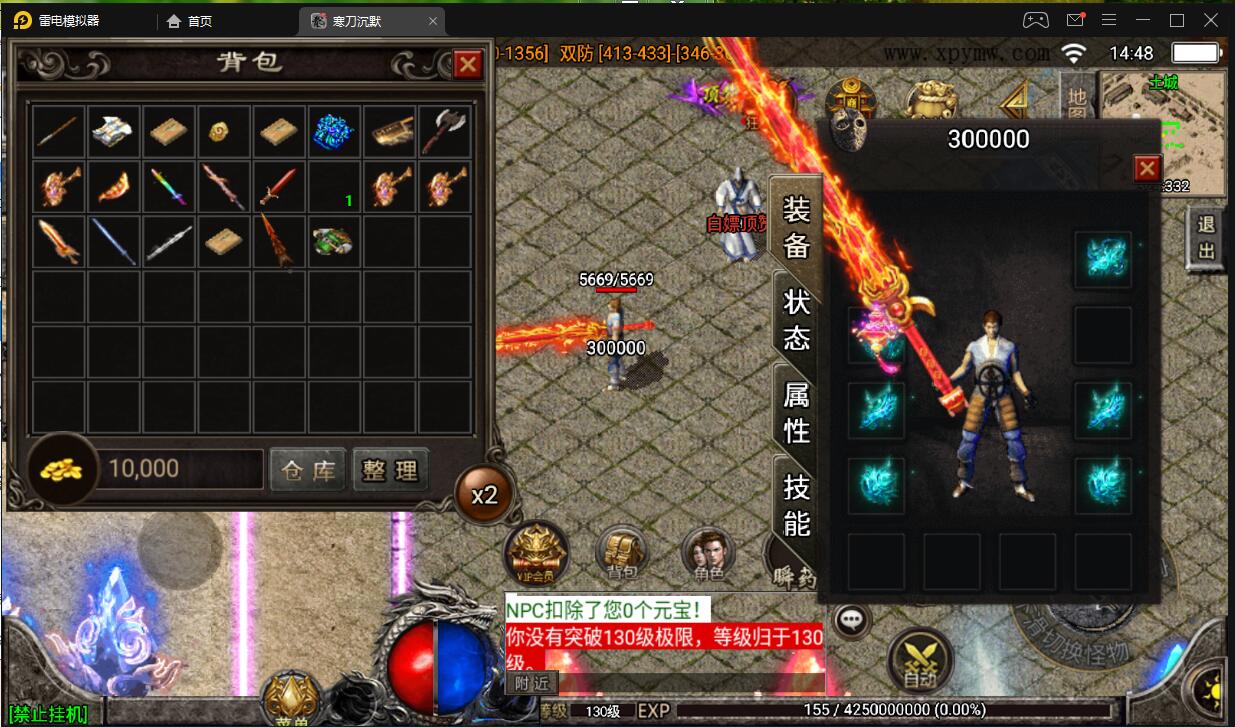Sort the bag with 整理 button
Screen dimensions: 1235x727
point(391,470)
